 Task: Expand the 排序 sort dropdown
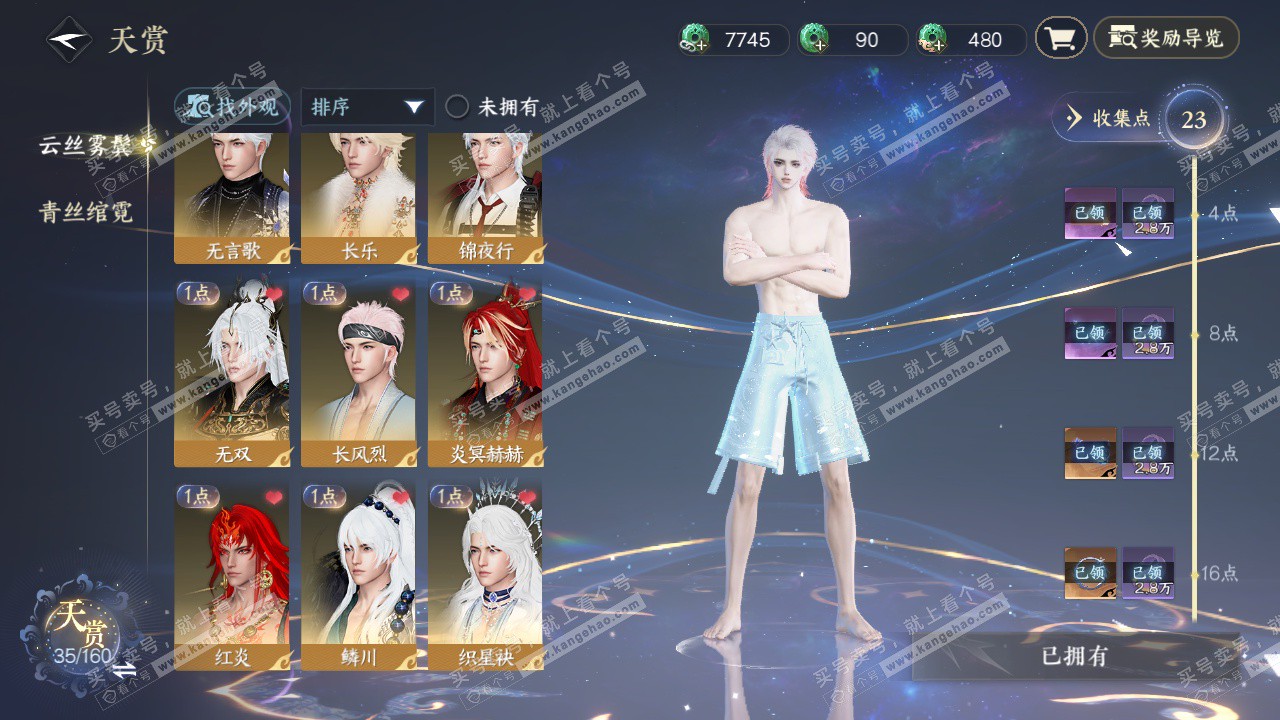click(367, 107)
